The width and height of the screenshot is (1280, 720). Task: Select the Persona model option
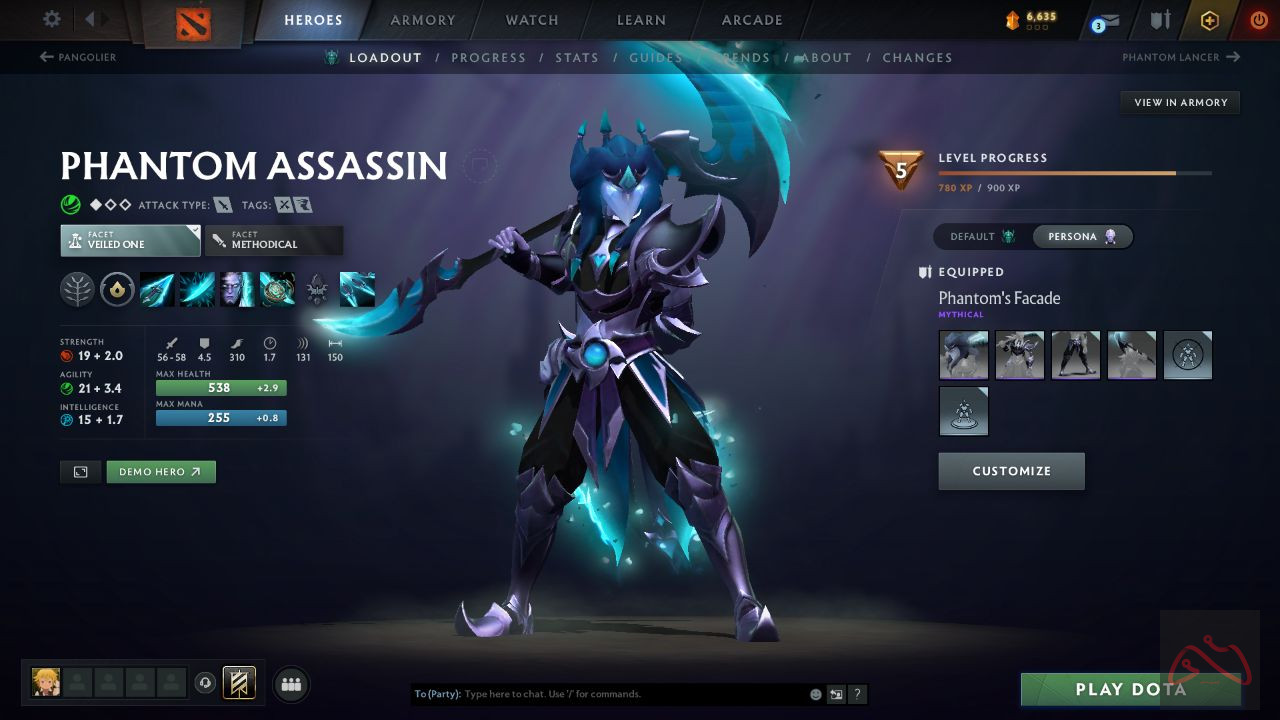1082,237
